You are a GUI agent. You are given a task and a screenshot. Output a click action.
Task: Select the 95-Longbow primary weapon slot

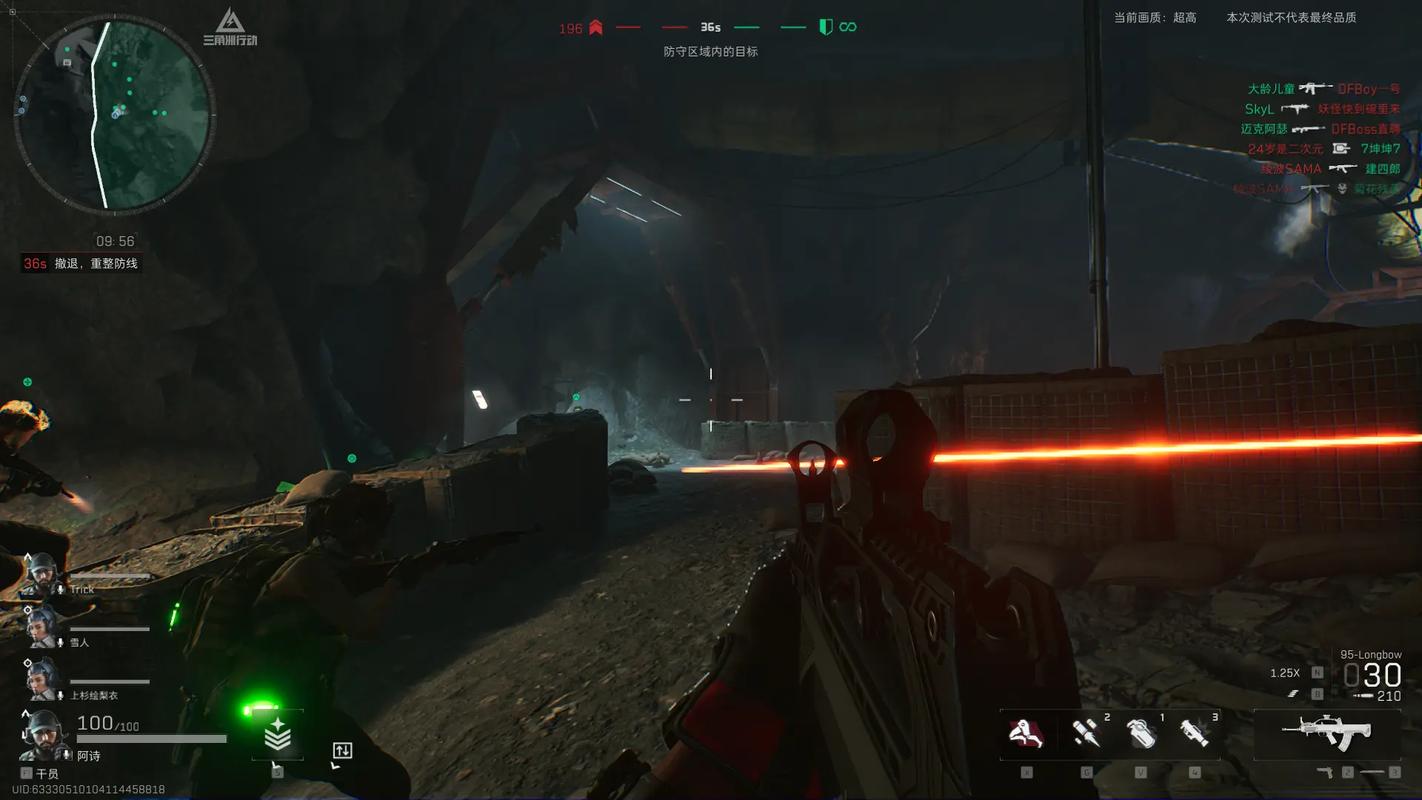coord(1327,734)
